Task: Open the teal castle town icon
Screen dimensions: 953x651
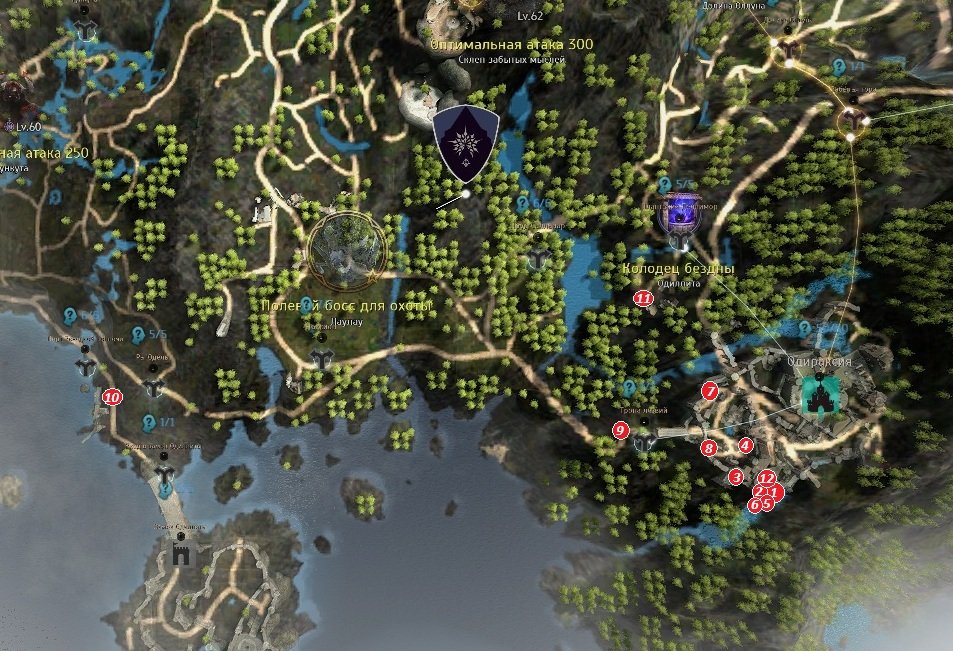Action: 822,396
